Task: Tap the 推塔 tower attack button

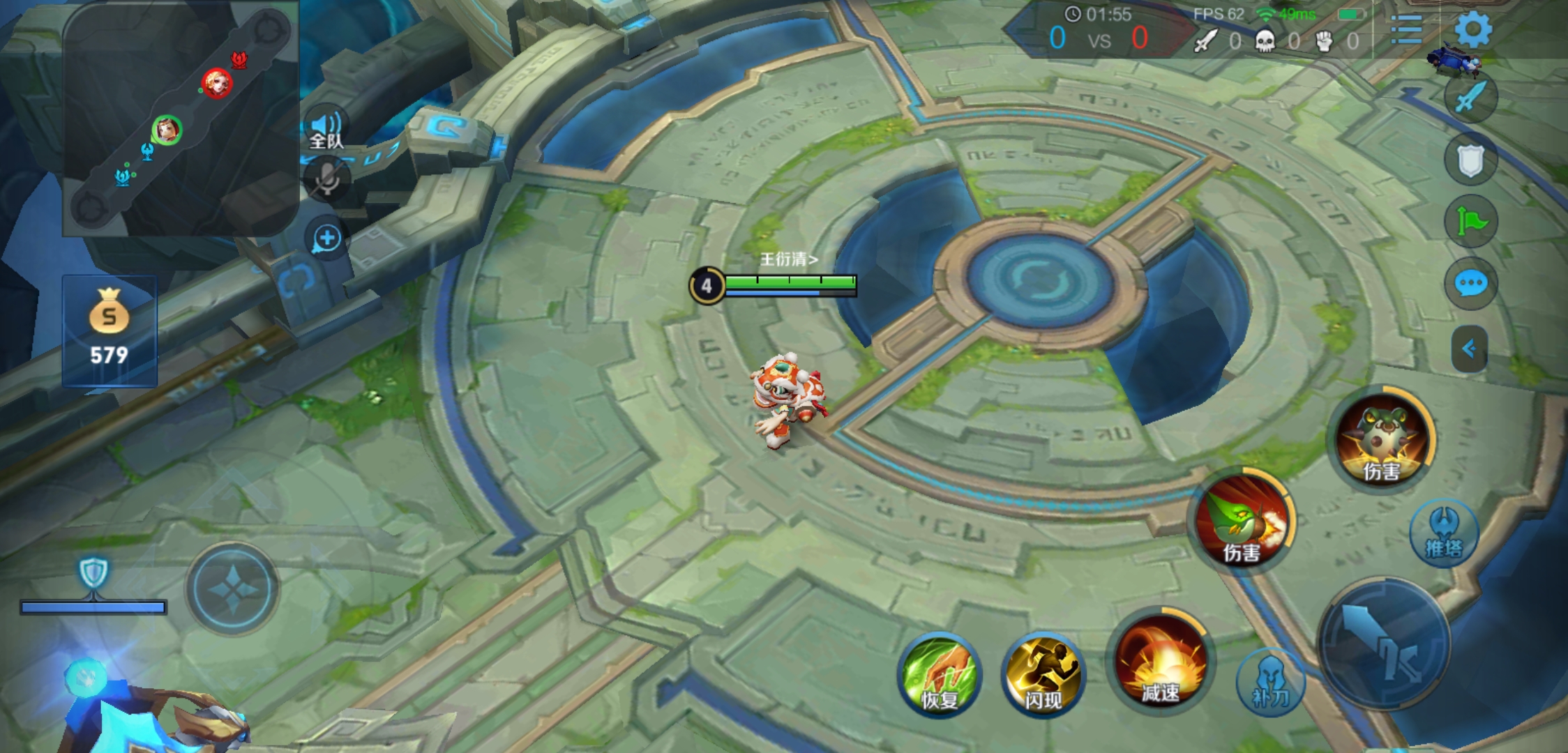Action: click(x=1444, y=533)
